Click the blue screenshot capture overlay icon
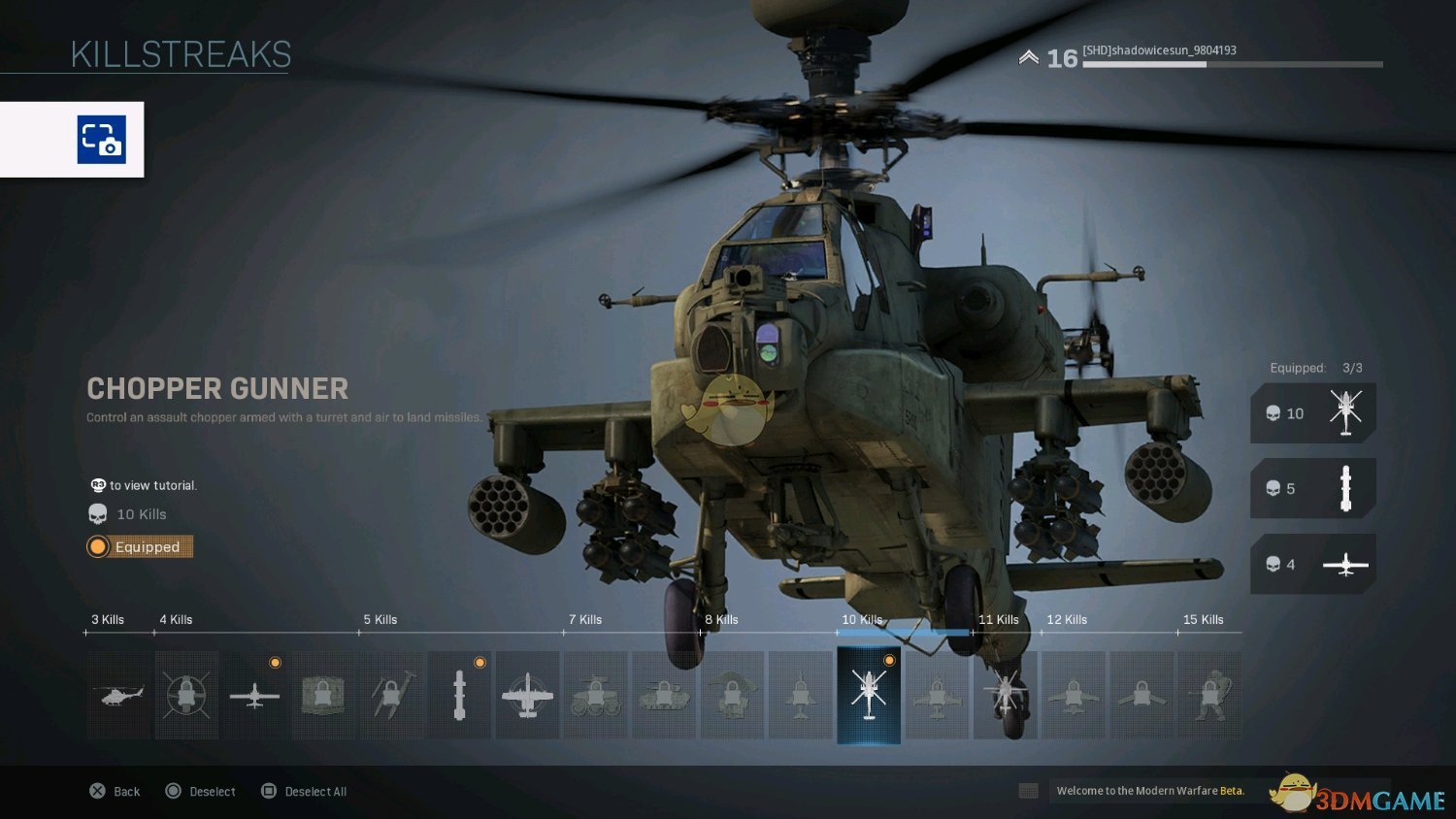This screenshot has height=819, width=1456. tap(102, 140)
